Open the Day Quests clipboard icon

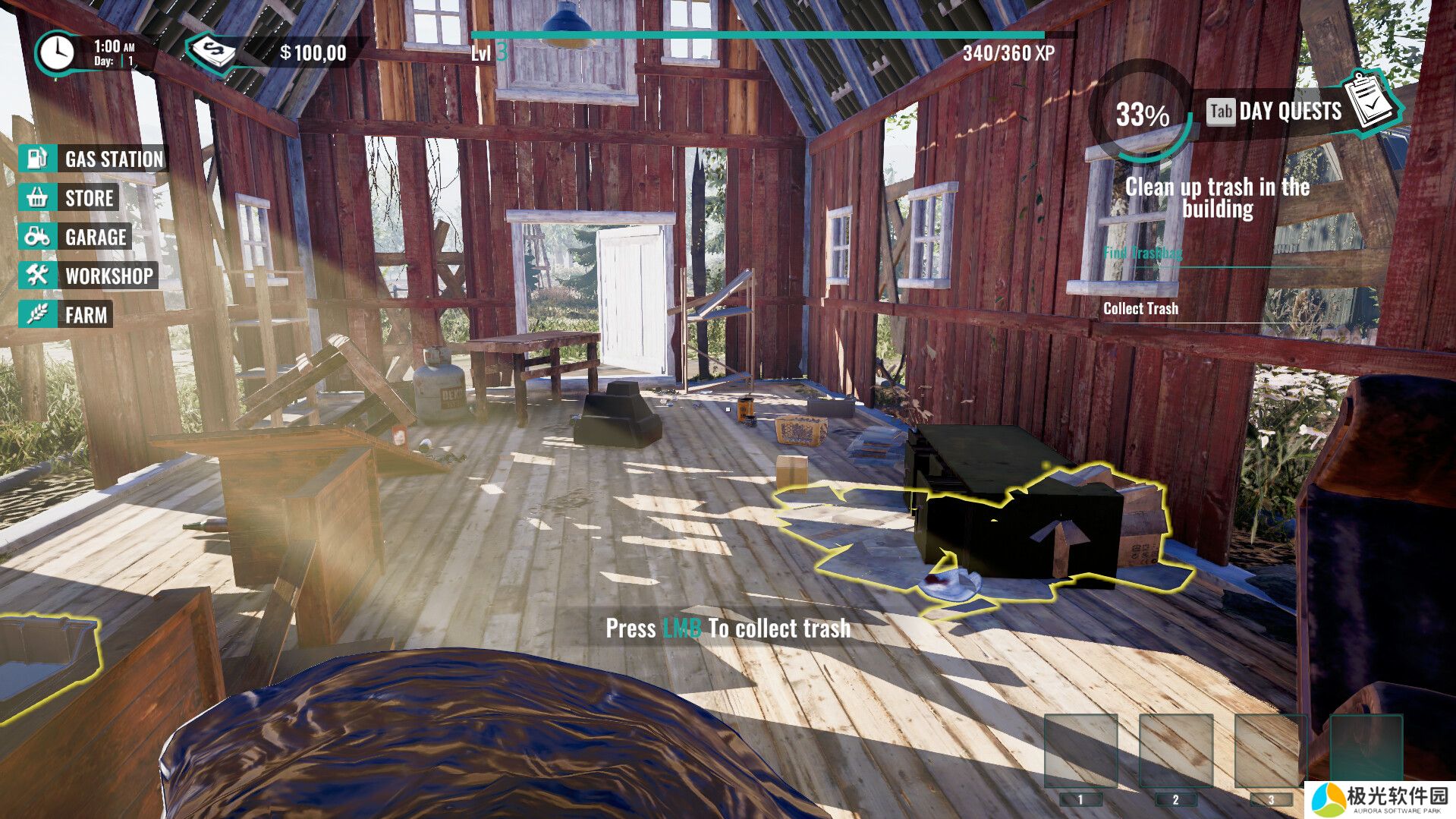pyautogui.click(x=1373, y=102)
